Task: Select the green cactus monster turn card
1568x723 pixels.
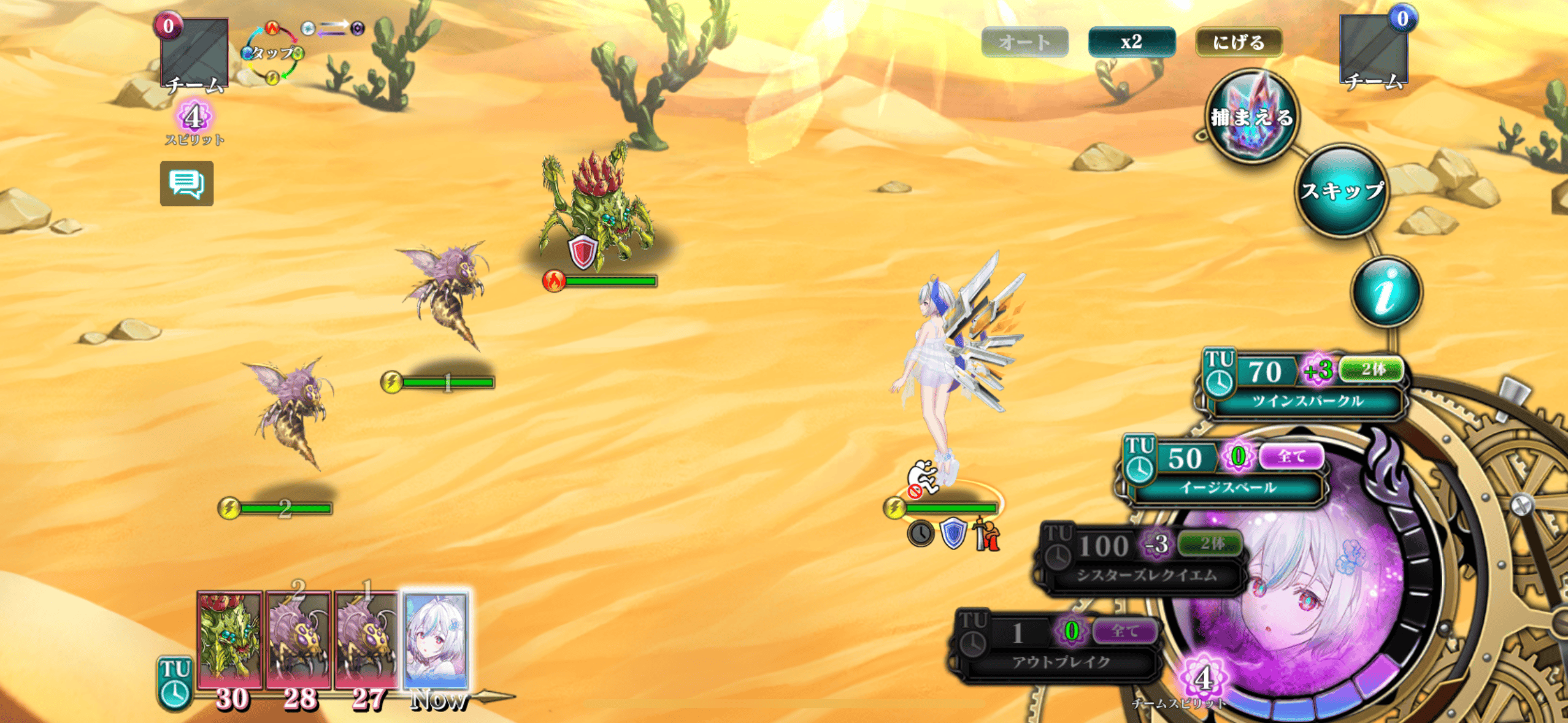Action: coord(229,640)
